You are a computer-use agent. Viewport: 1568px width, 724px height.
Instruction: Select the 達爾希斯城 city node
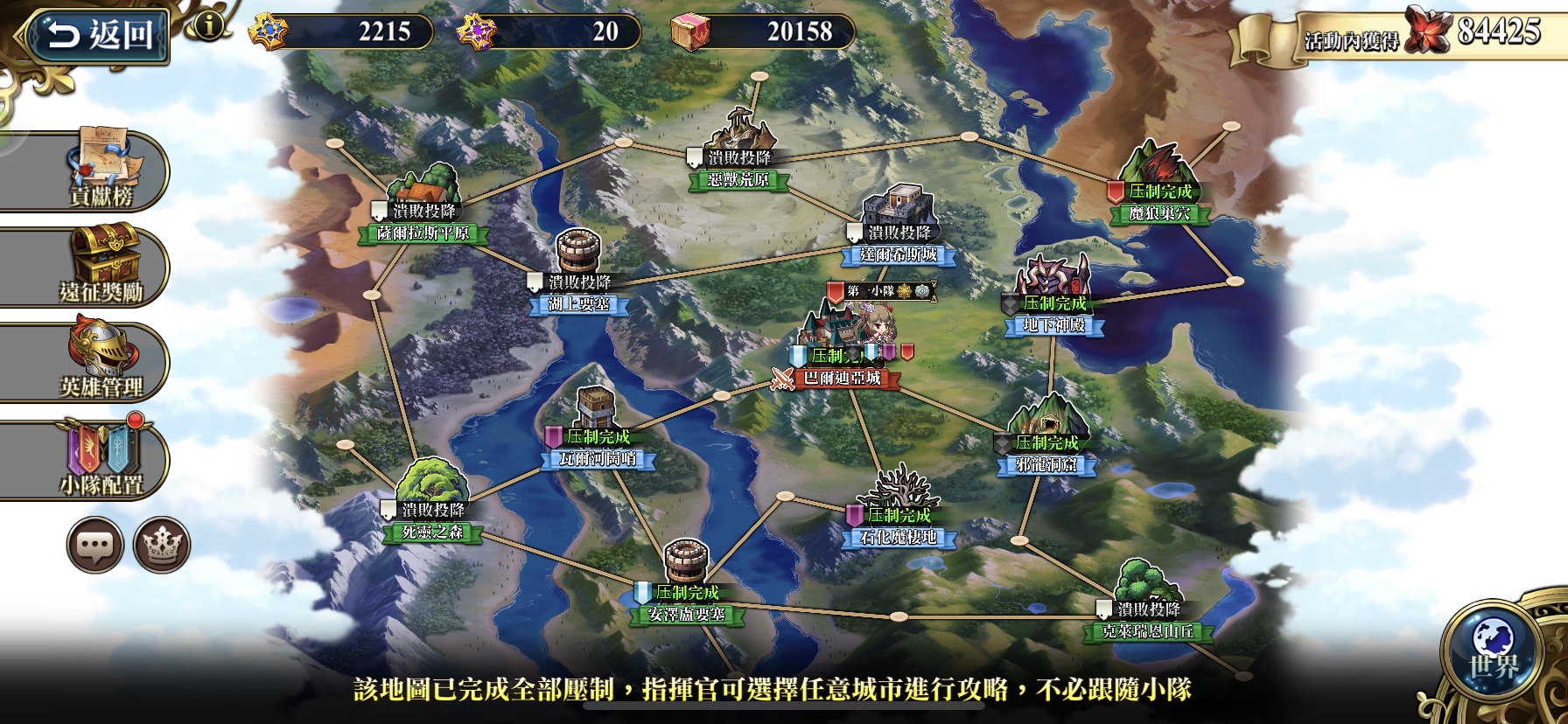(898, 254)
